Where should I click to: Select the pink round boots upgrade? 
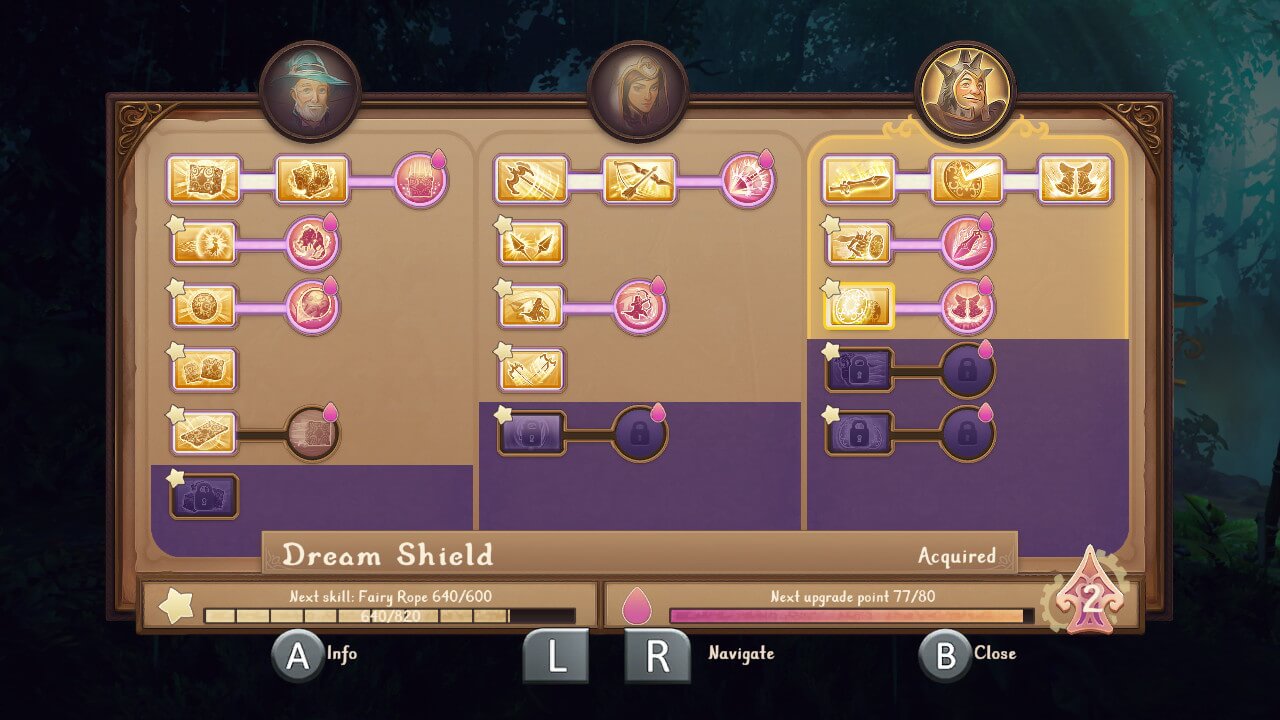967,306
